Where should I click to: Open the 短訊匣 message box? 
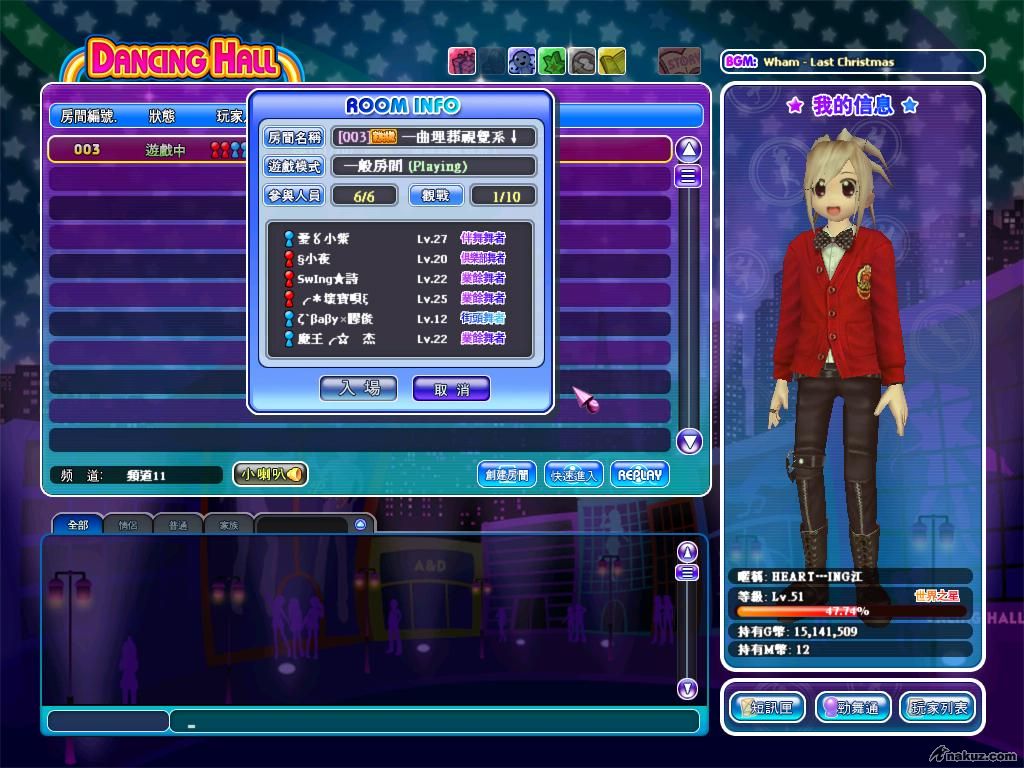[x=767, y=707]
